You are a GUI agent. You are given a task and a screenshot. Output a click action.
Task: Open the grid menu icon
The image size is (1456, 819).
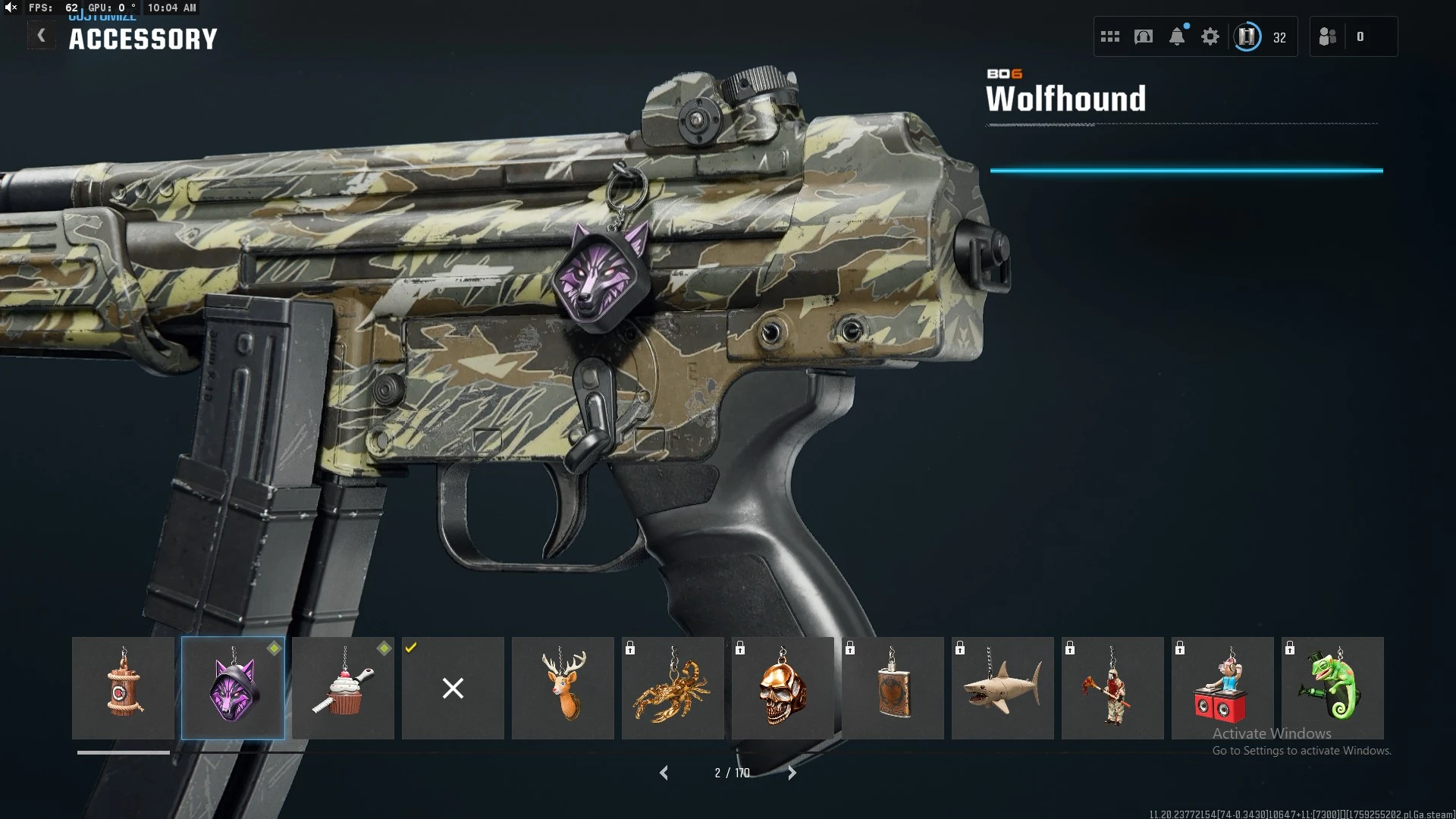click(x=1109, y=36)
